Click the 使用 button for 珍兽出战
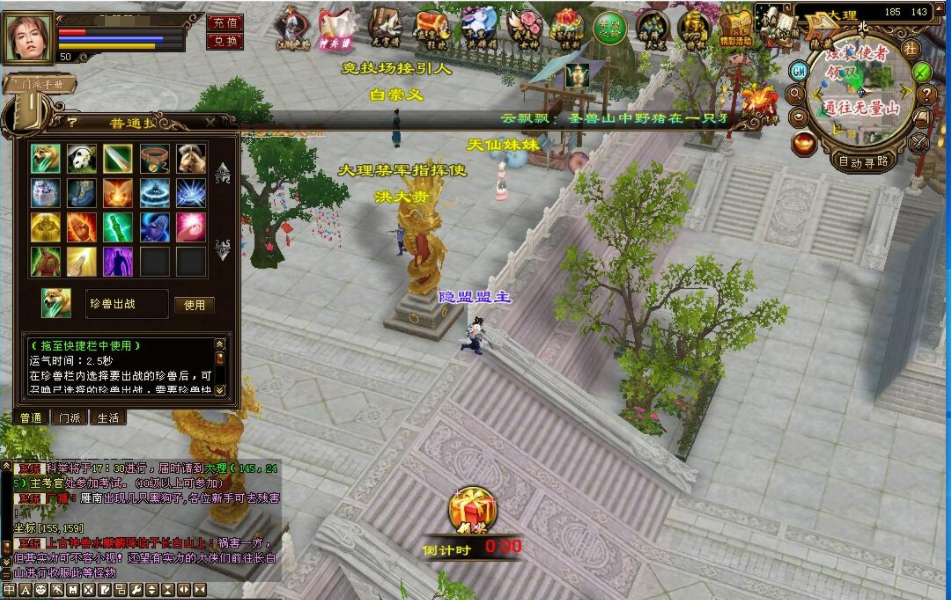This screenshot has height=600, width=951. coord(194,305)
